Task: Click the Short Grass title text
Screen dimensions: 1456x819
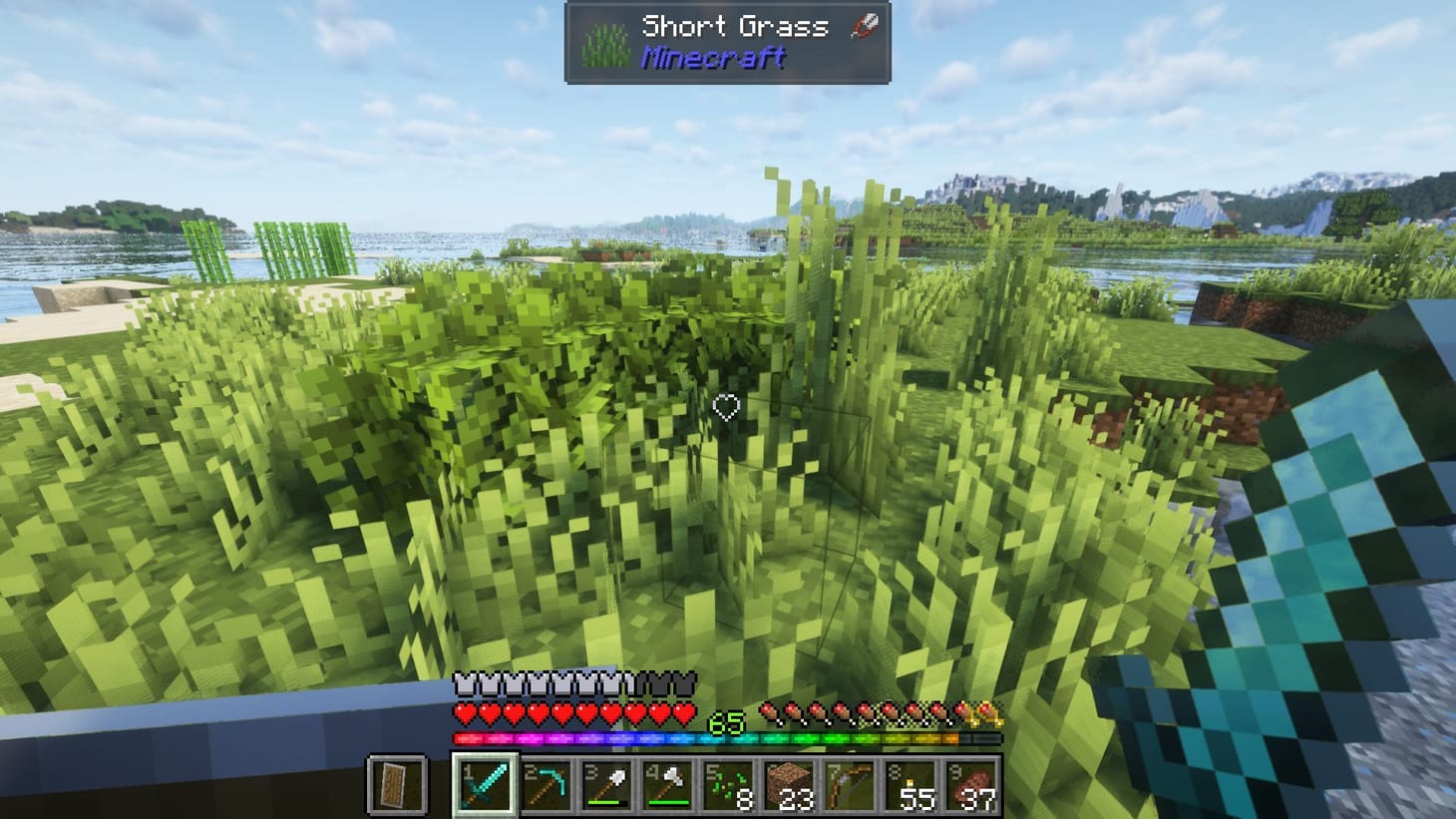Action: click(735, 26)
